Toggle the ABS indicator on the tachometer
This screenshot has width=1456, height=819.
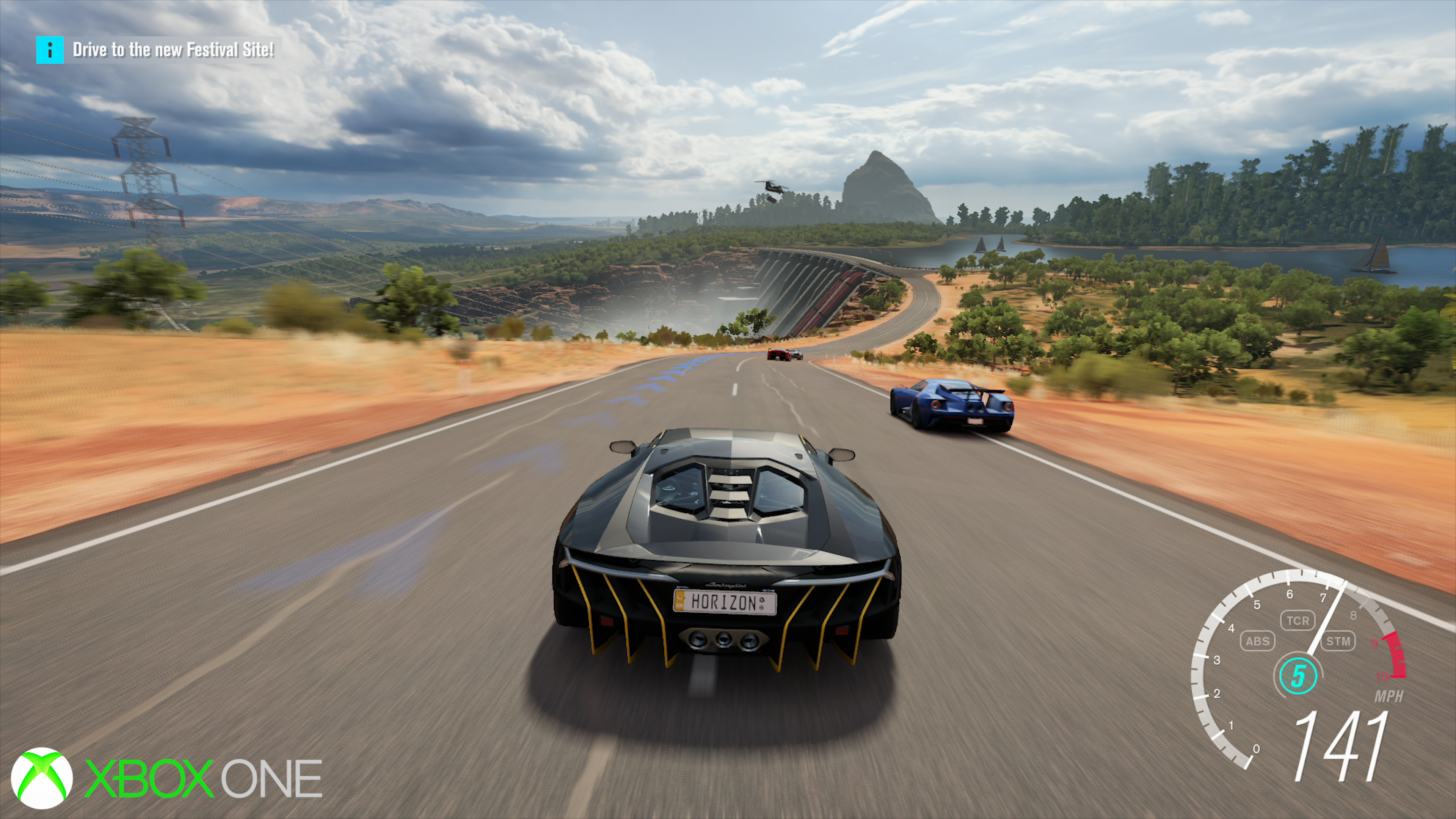tap(1257, 641)
